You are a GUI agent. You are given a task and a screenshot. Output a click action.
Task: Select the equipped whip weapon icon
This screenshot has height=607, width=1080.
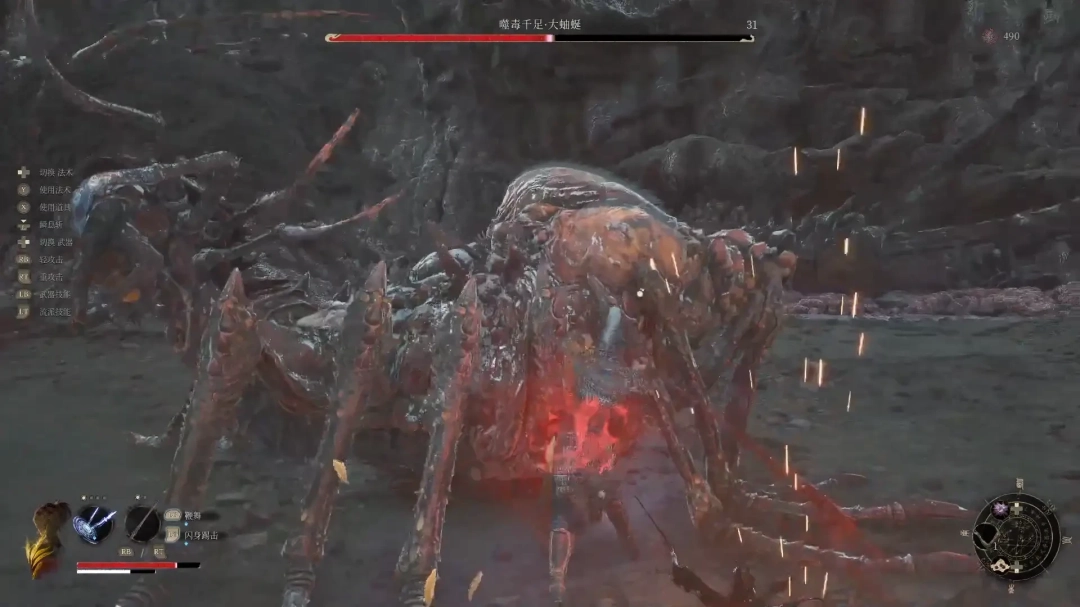pyautogui.click(x=142, y=523)
